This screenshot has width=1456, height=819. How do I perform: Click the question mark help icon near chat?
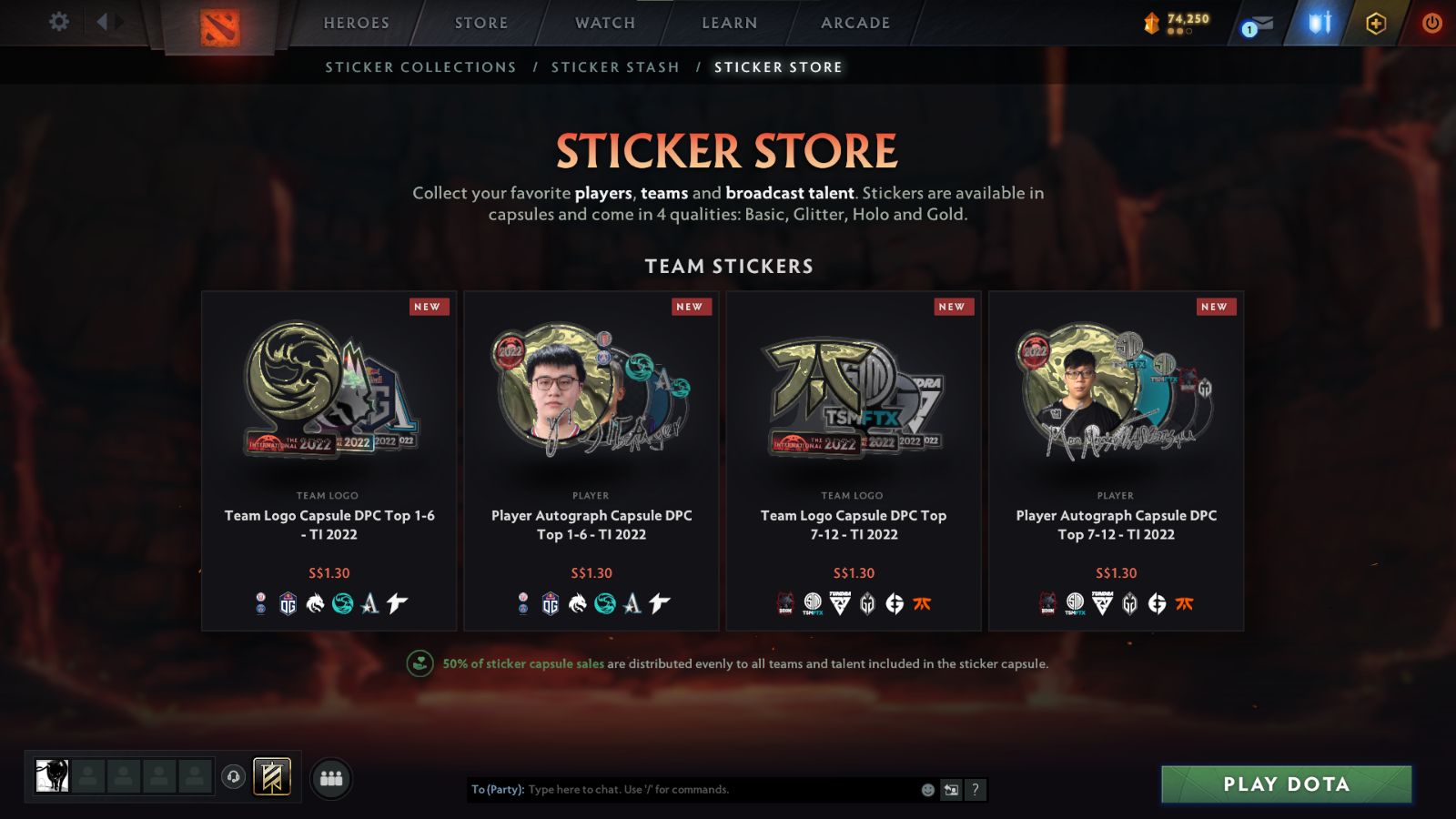pos(976,790)
